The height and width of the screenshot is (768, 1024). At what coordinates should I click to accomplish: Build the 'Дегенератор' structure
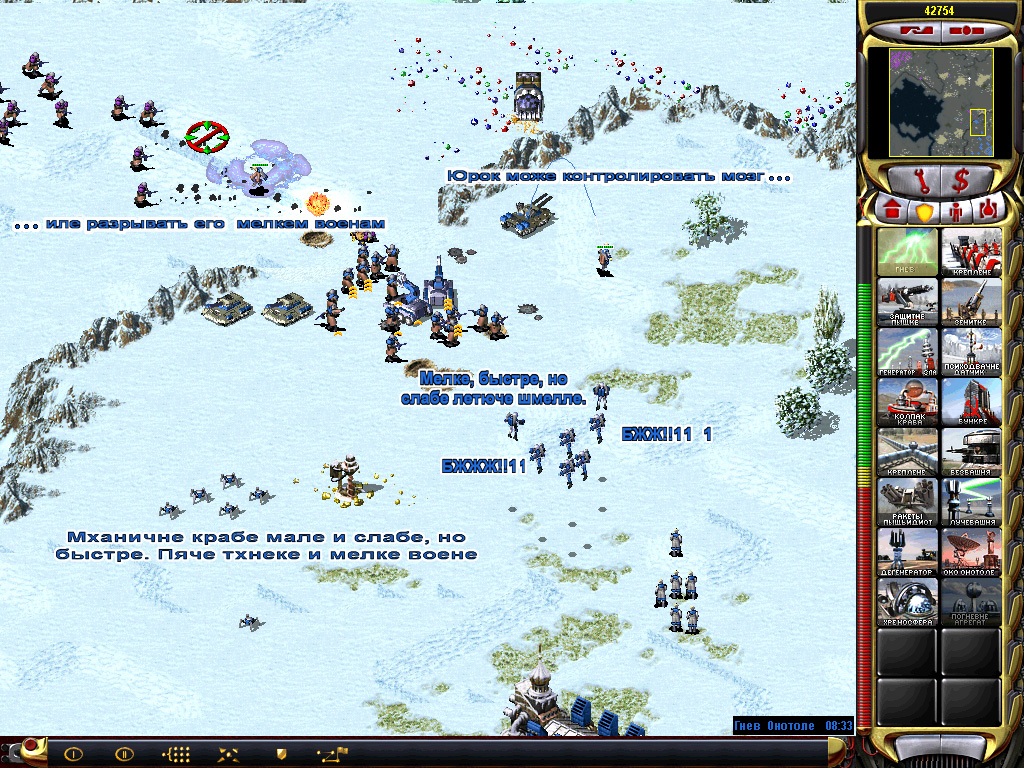pyautogui.click(x=908, y=552)
